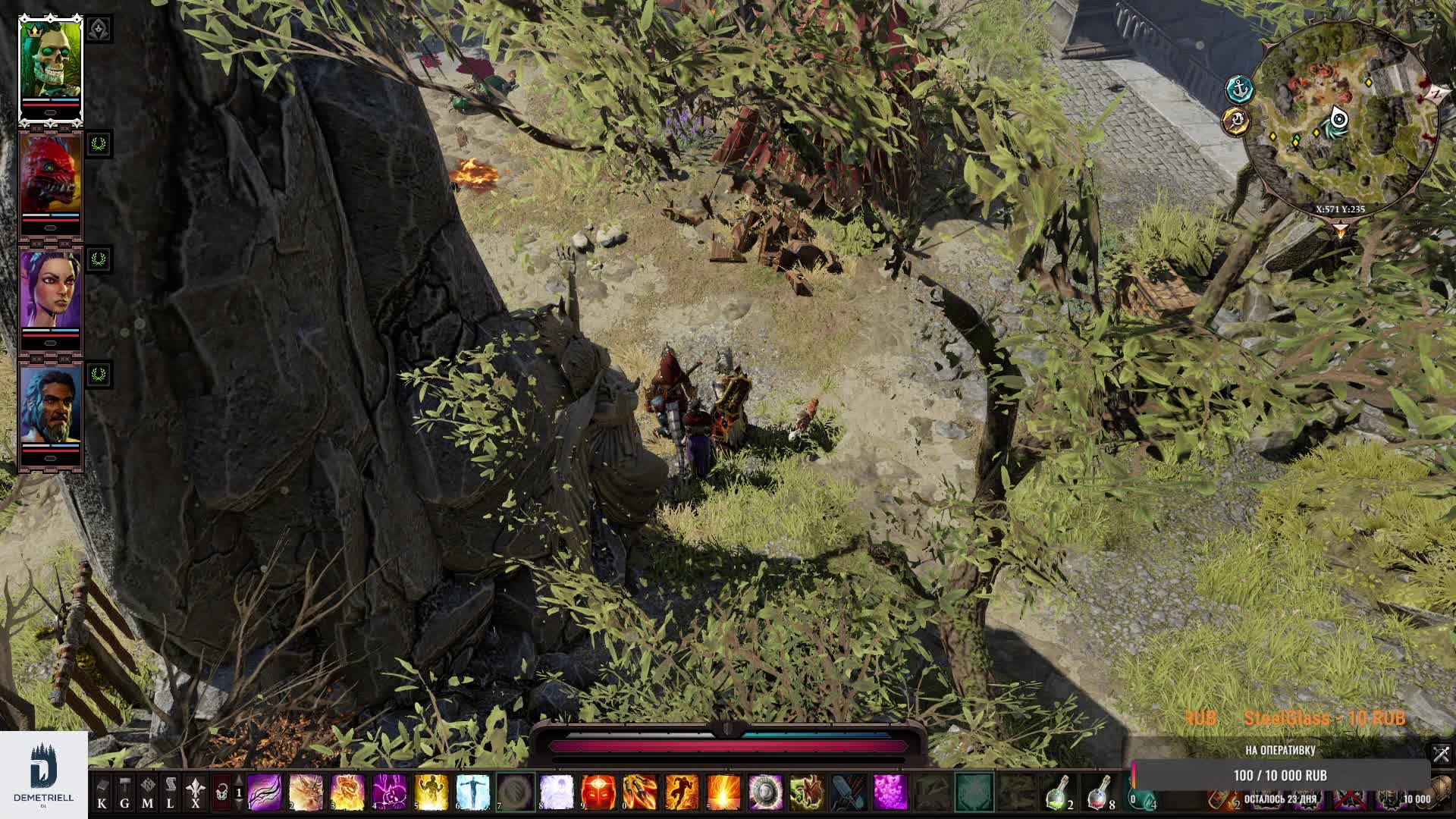Open the crafting hammer menu G

125,792
